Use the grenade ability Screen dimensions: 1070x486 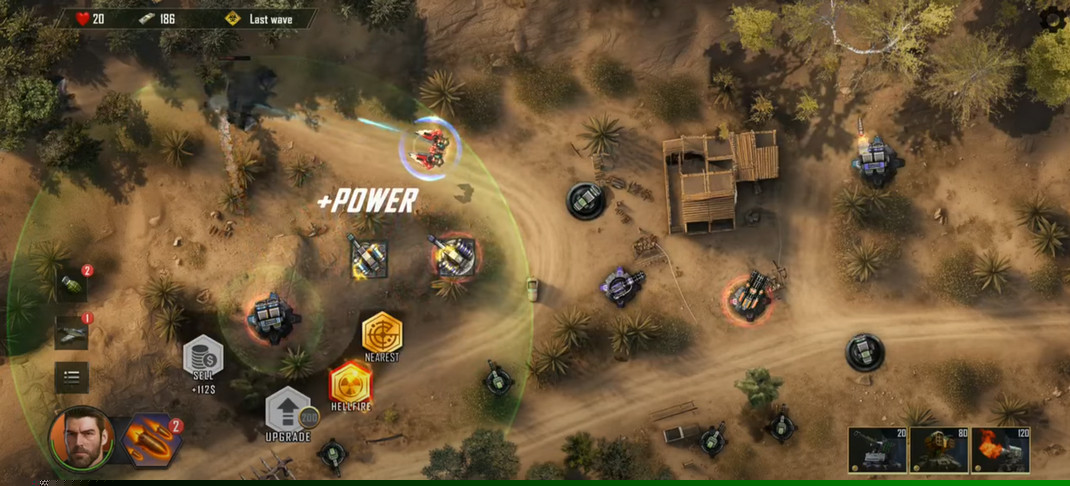point(71,285)
